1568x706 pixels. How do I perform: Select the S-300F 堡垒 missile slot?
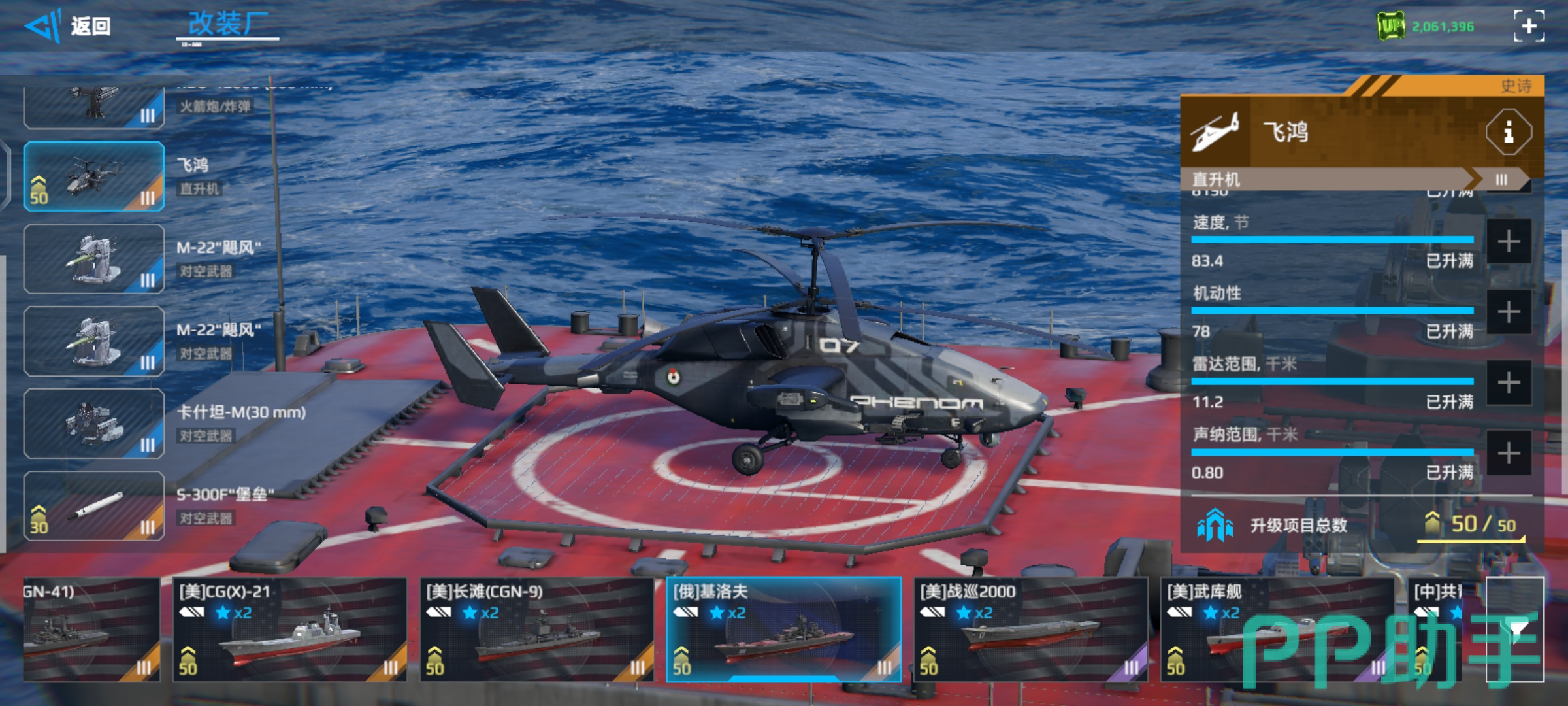(94, 506)
